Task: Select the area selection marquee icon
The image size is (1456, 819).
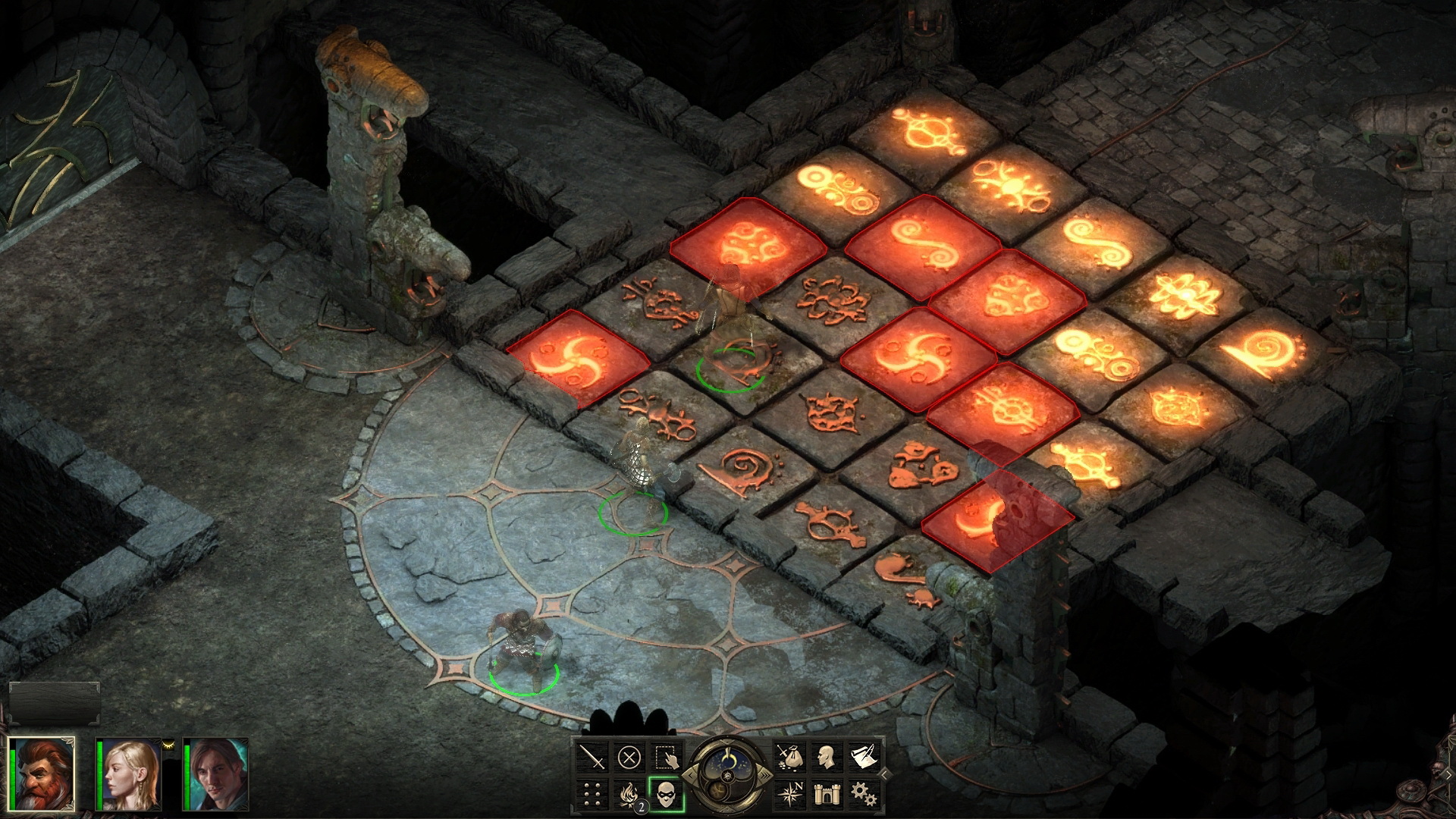Action: click(666, 757)
